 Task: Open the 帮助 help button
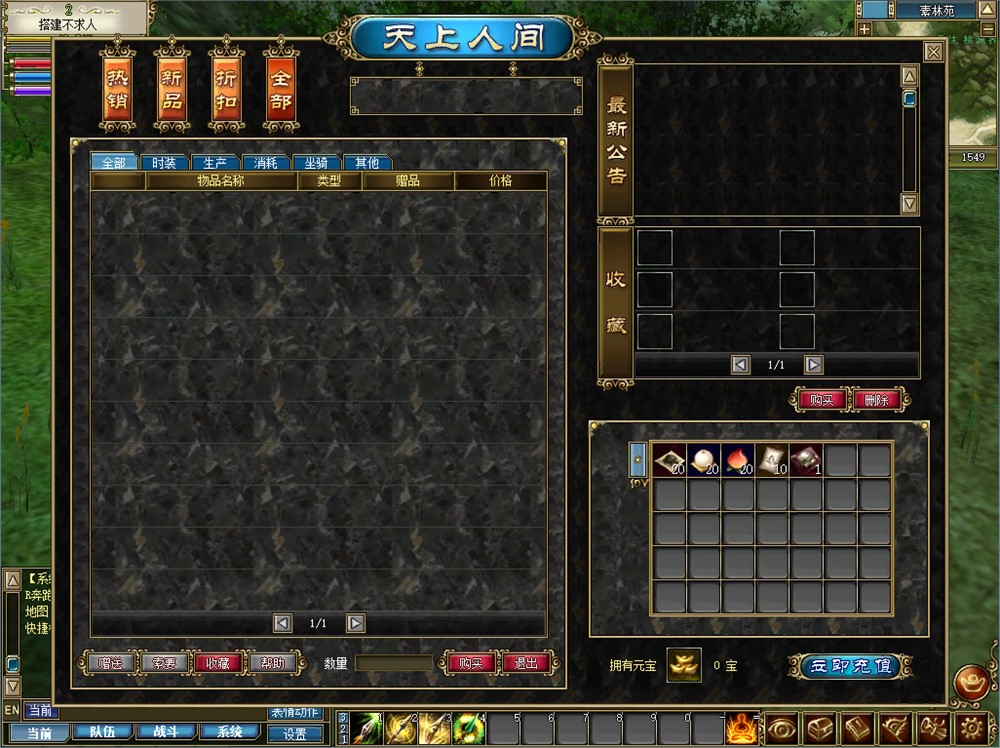(272, 663)
